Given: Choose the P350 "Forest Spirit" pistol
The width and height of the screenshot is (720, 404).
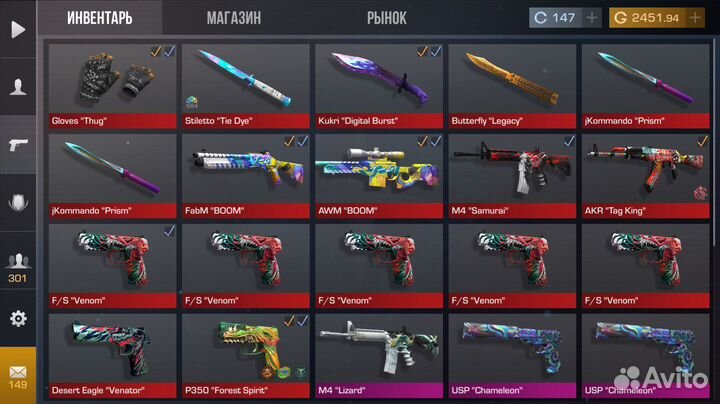Looking at the screenshot, I should [245, 353].
